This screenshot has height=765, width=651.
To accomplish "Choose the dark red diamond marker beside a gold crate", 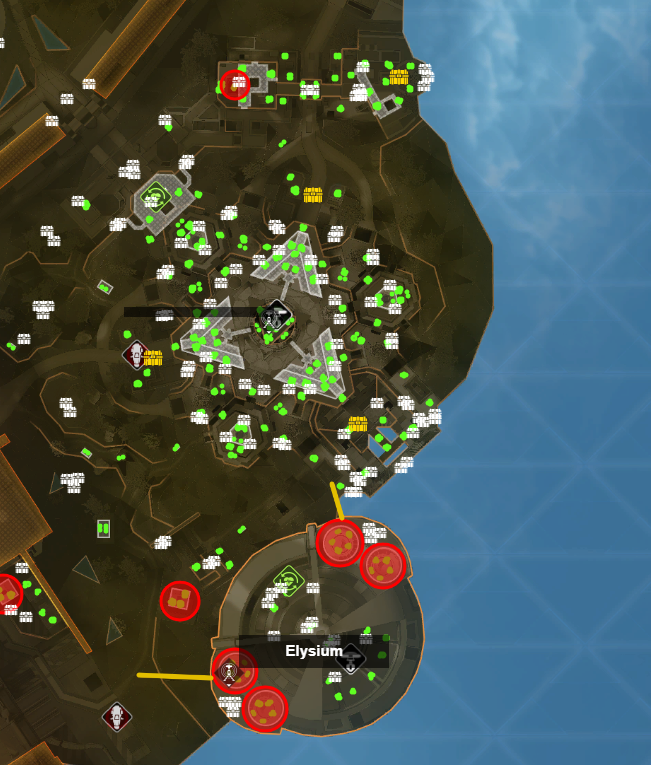I will point(136,354).
